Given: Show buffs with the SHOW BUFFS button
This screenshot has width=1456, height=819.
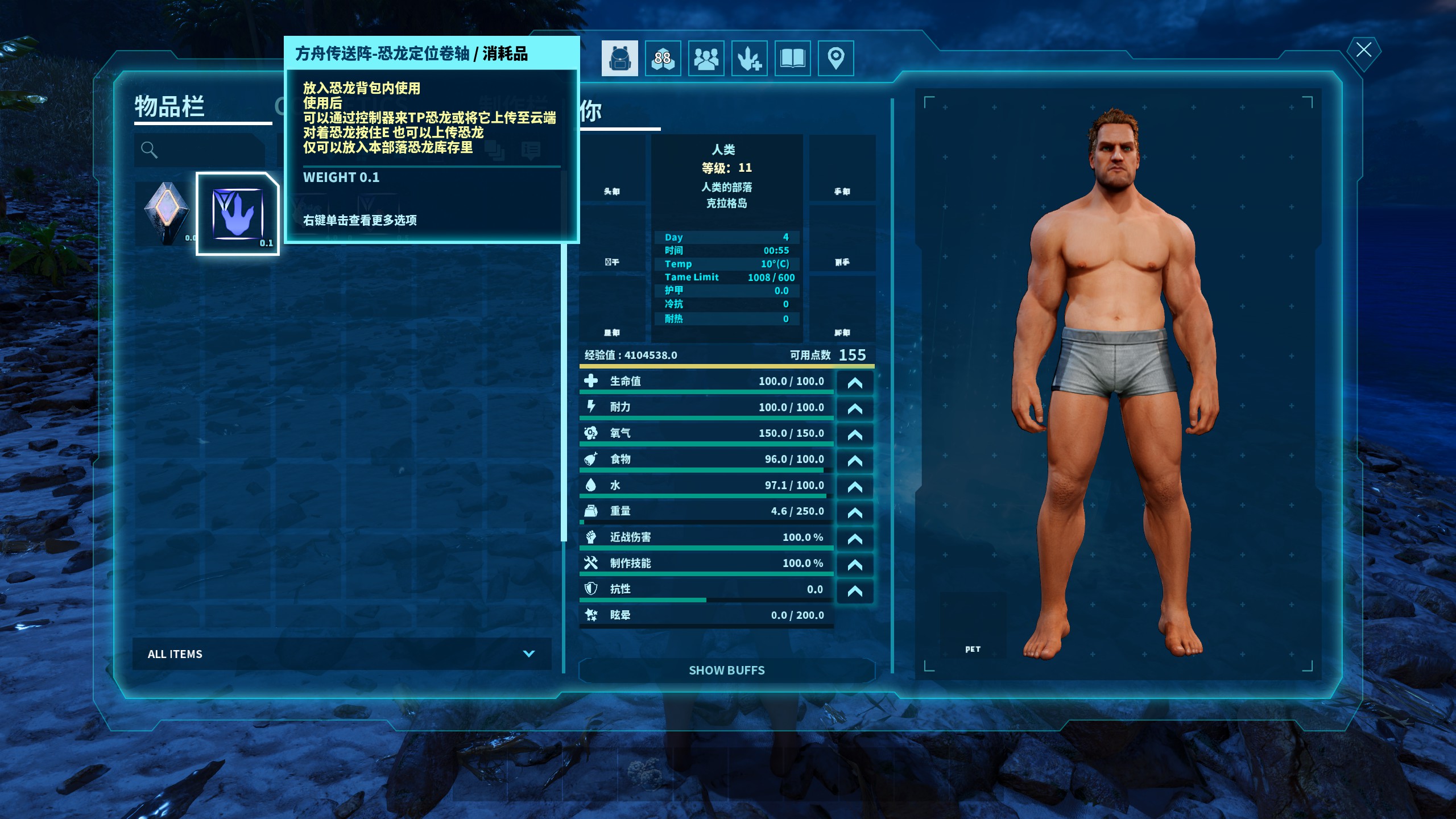Looking at the screenshot, I should coord(726,671).
